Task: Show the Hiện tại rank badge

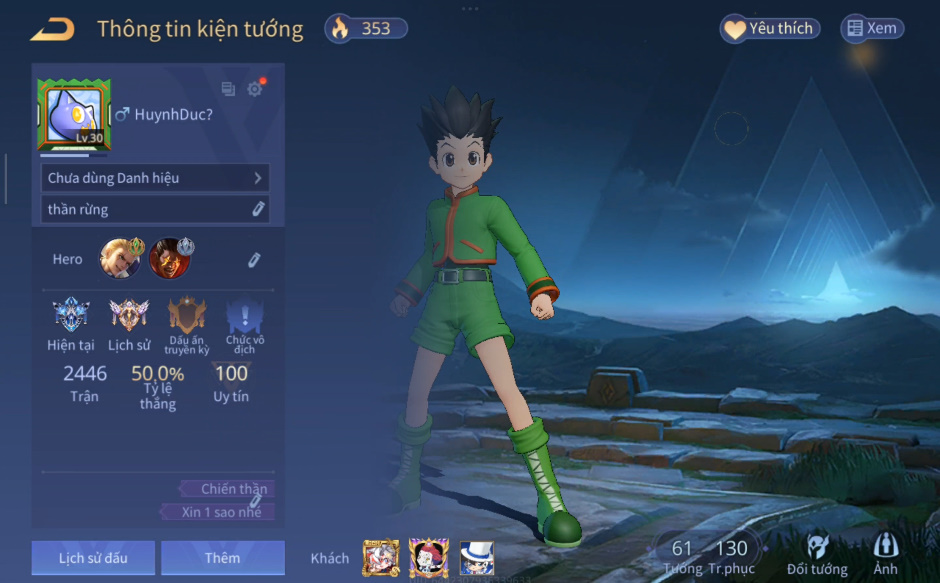Action: point(71,316)
